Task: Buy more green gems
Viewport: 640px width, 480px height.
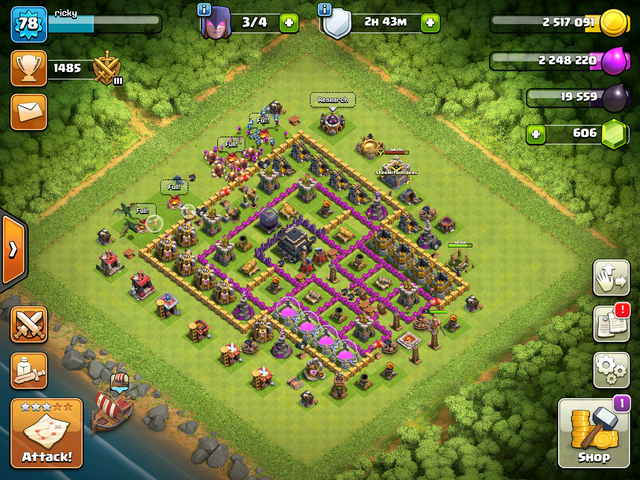Action: (x=537, y=132)
